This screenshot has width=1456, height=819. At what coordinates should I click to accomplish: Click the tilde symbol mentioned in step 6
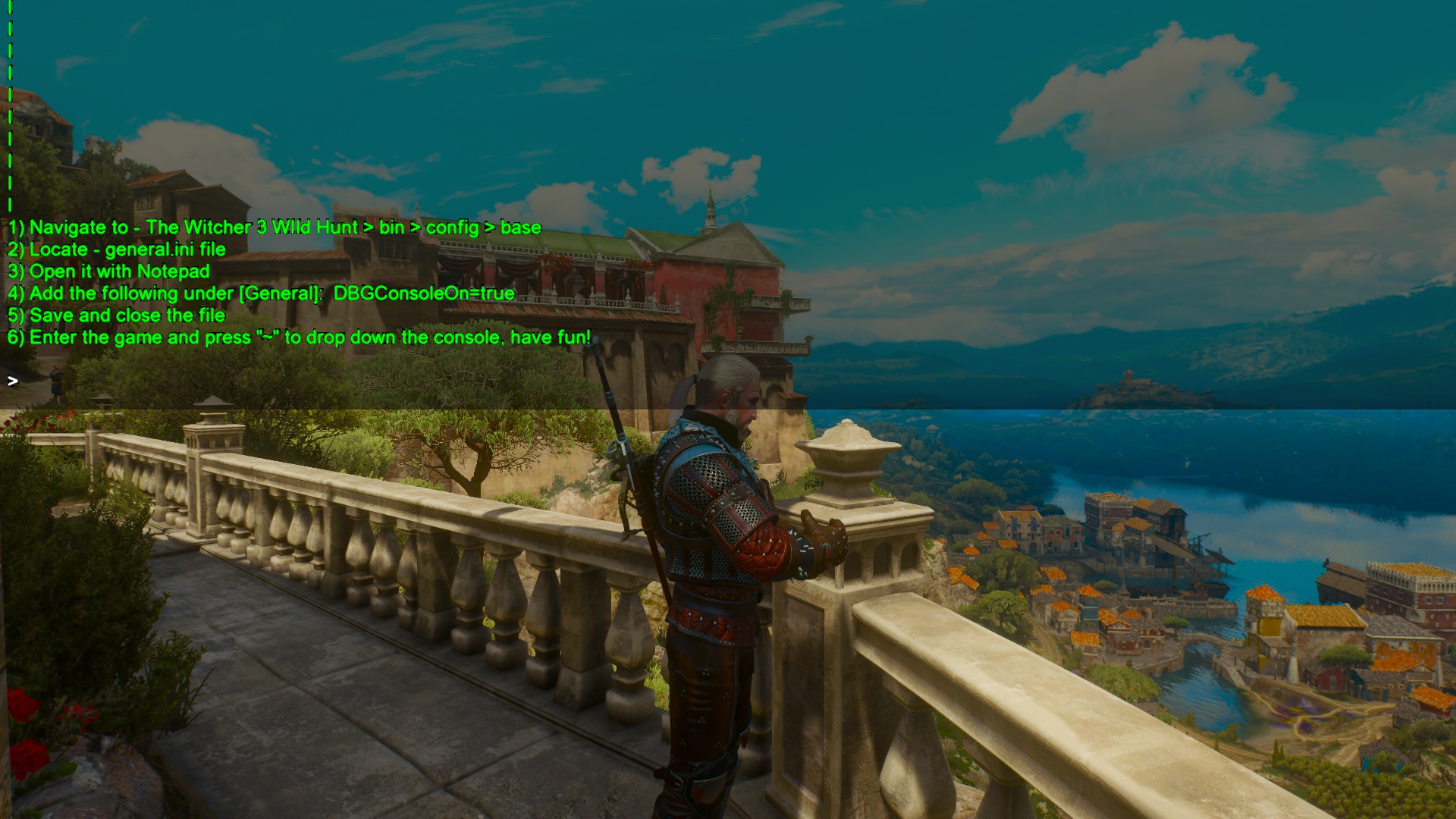click(x=267, y=337)
